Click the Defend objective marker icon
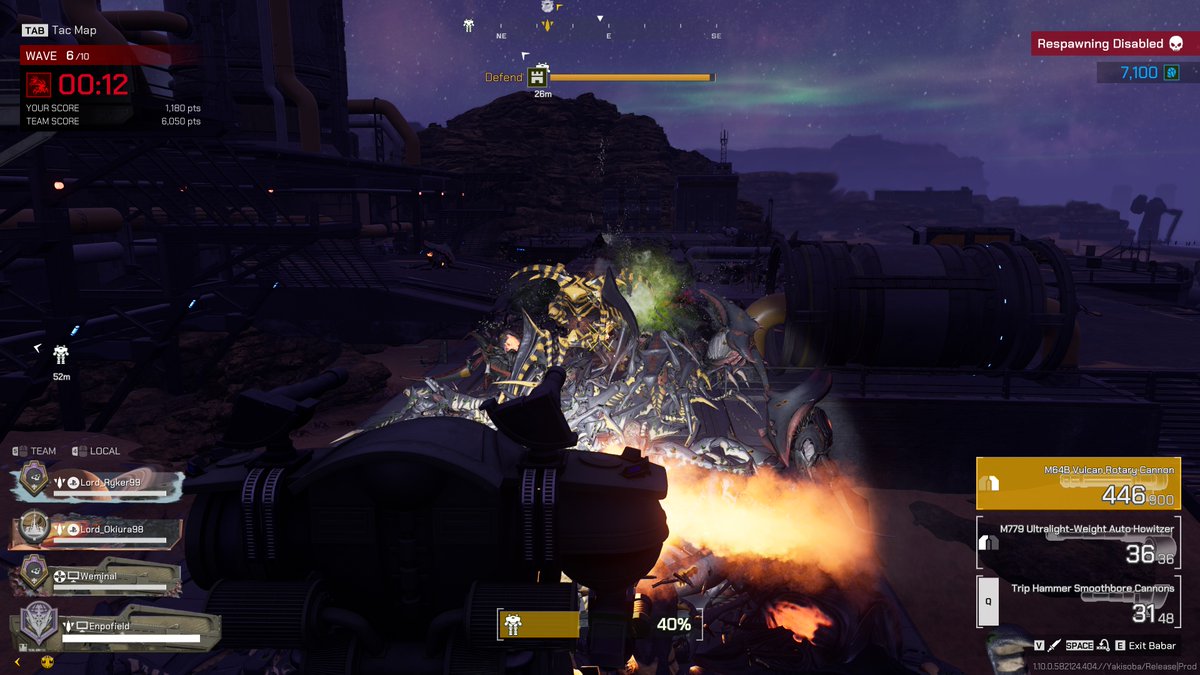The image size is (1200, 675). click(x=538, y=77)
